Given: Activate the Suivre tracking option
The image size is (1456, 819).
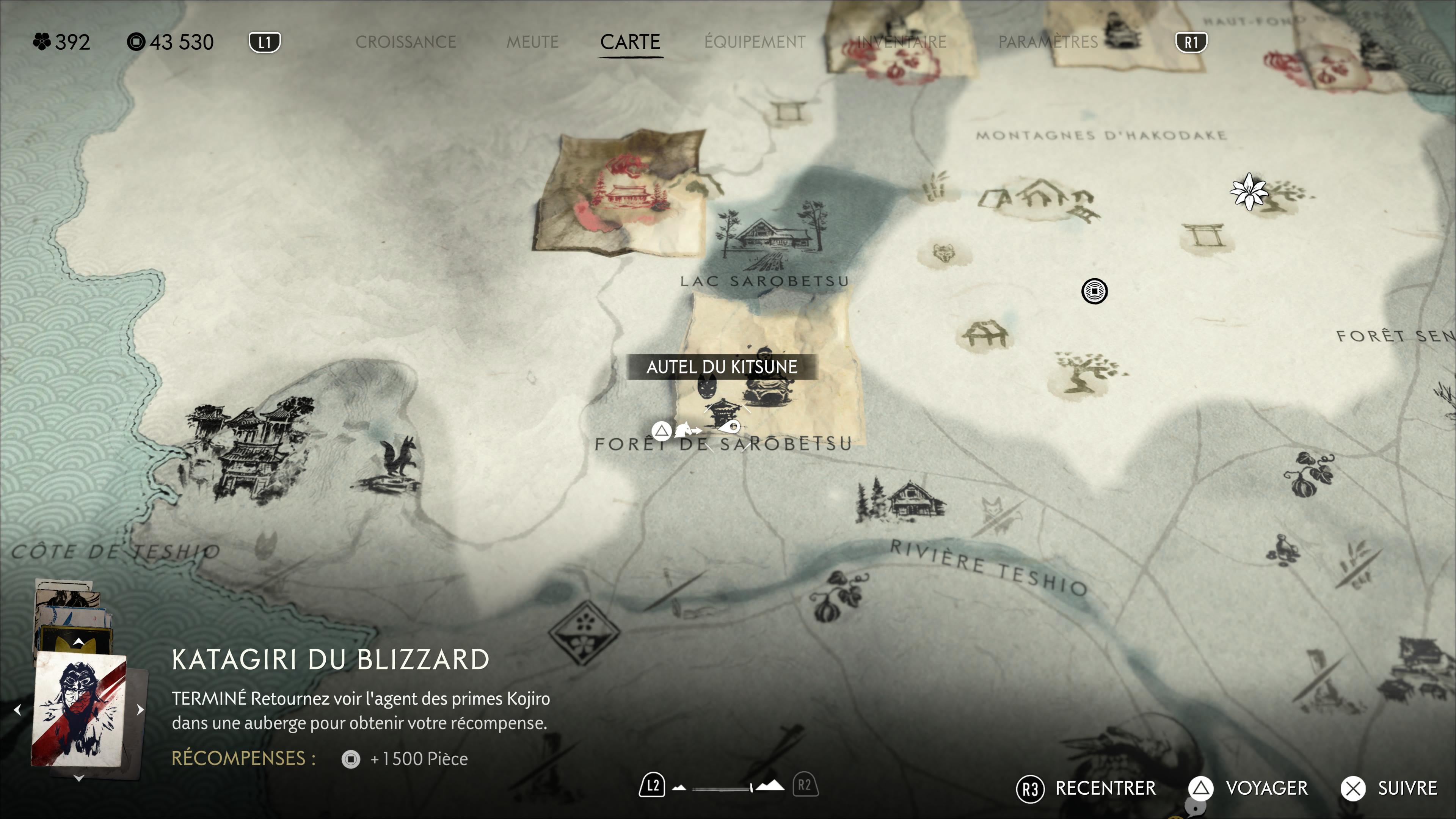Looking at the screenshot, I should coord(1389,788).
